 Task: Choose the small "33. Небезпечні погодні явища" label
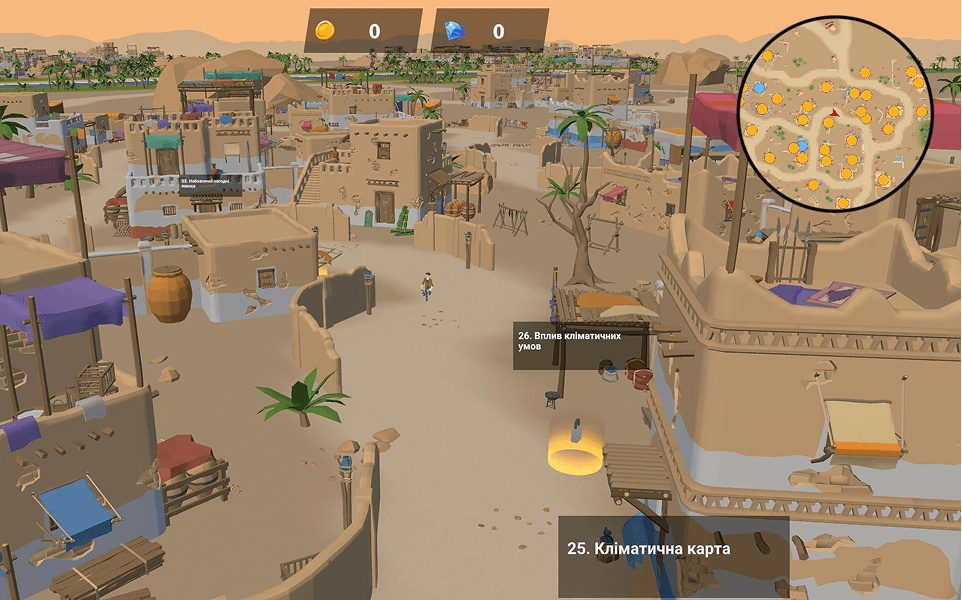pyautogui.click(x=209, y=184)
